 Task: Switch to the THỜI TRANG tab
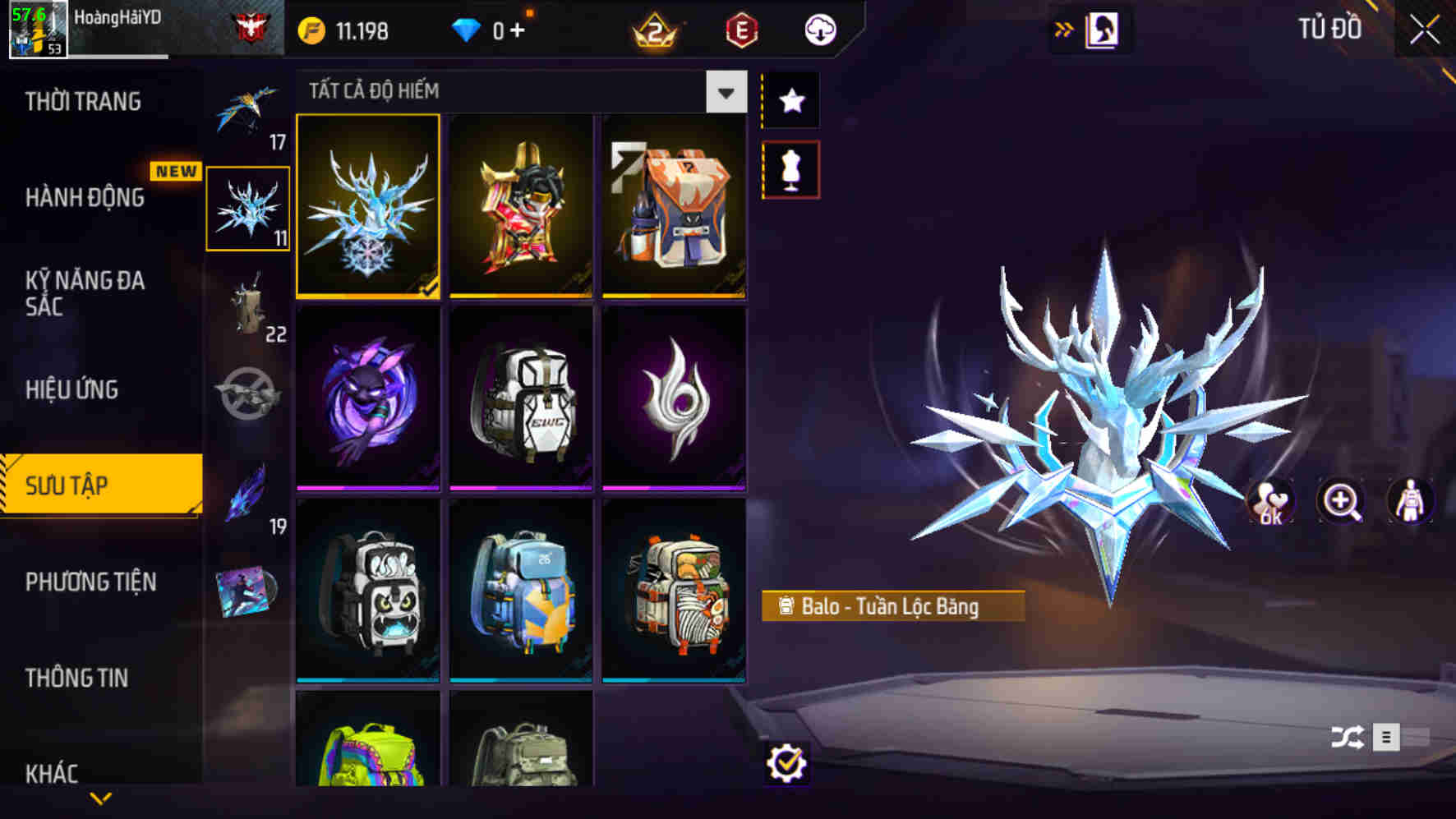tap(82, 100)
